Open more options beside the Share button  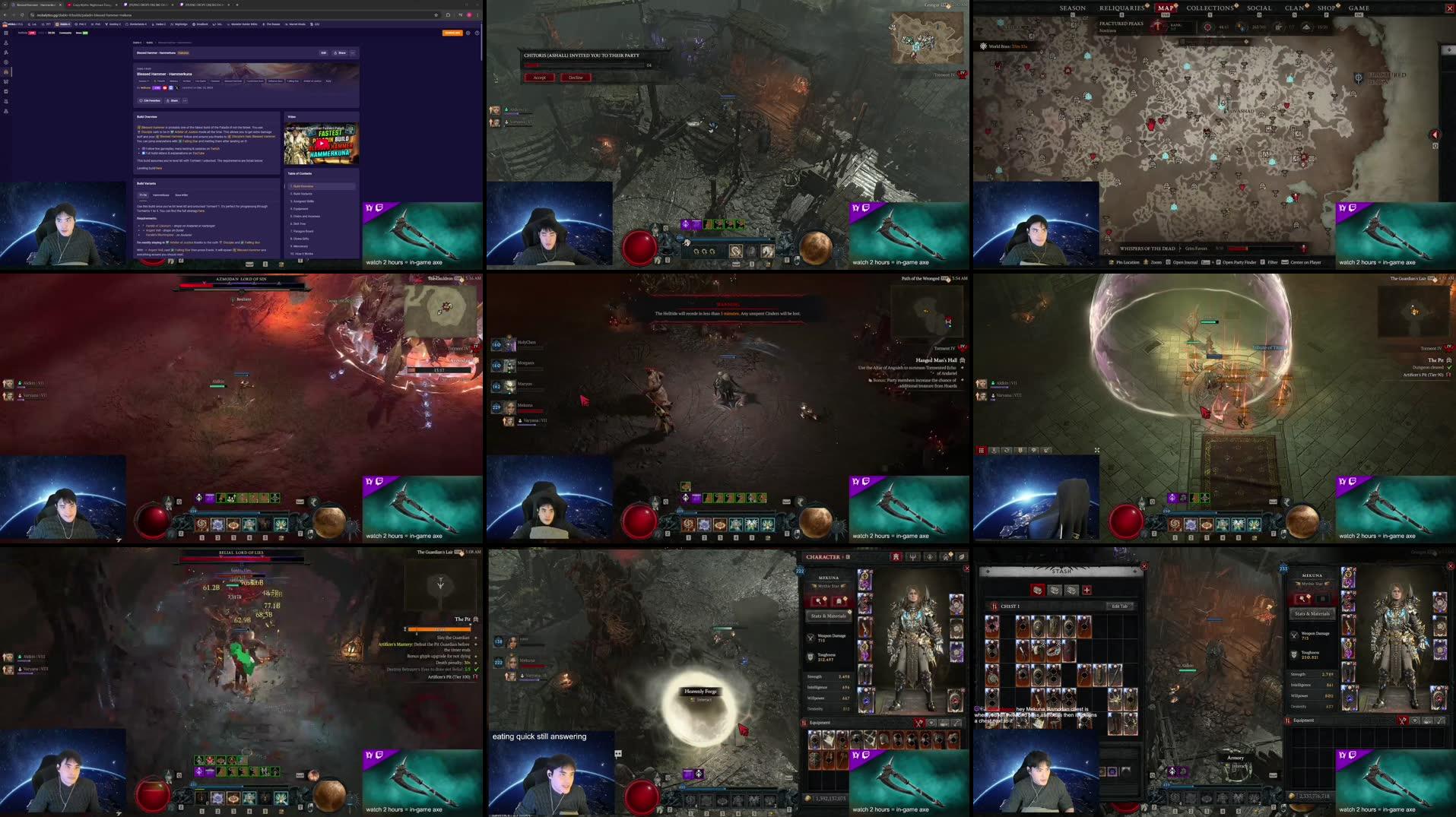tap(185, 100)
